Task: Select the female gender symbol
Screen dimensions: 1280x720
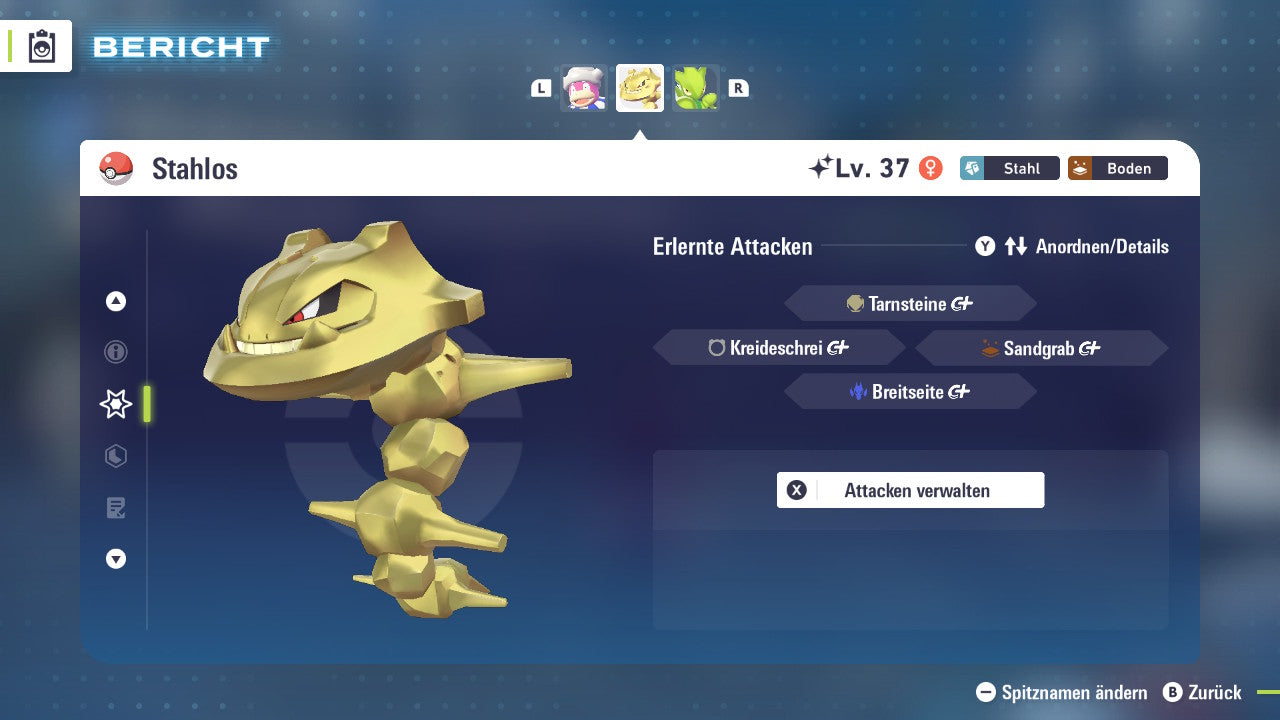Action: pos(932,168)
